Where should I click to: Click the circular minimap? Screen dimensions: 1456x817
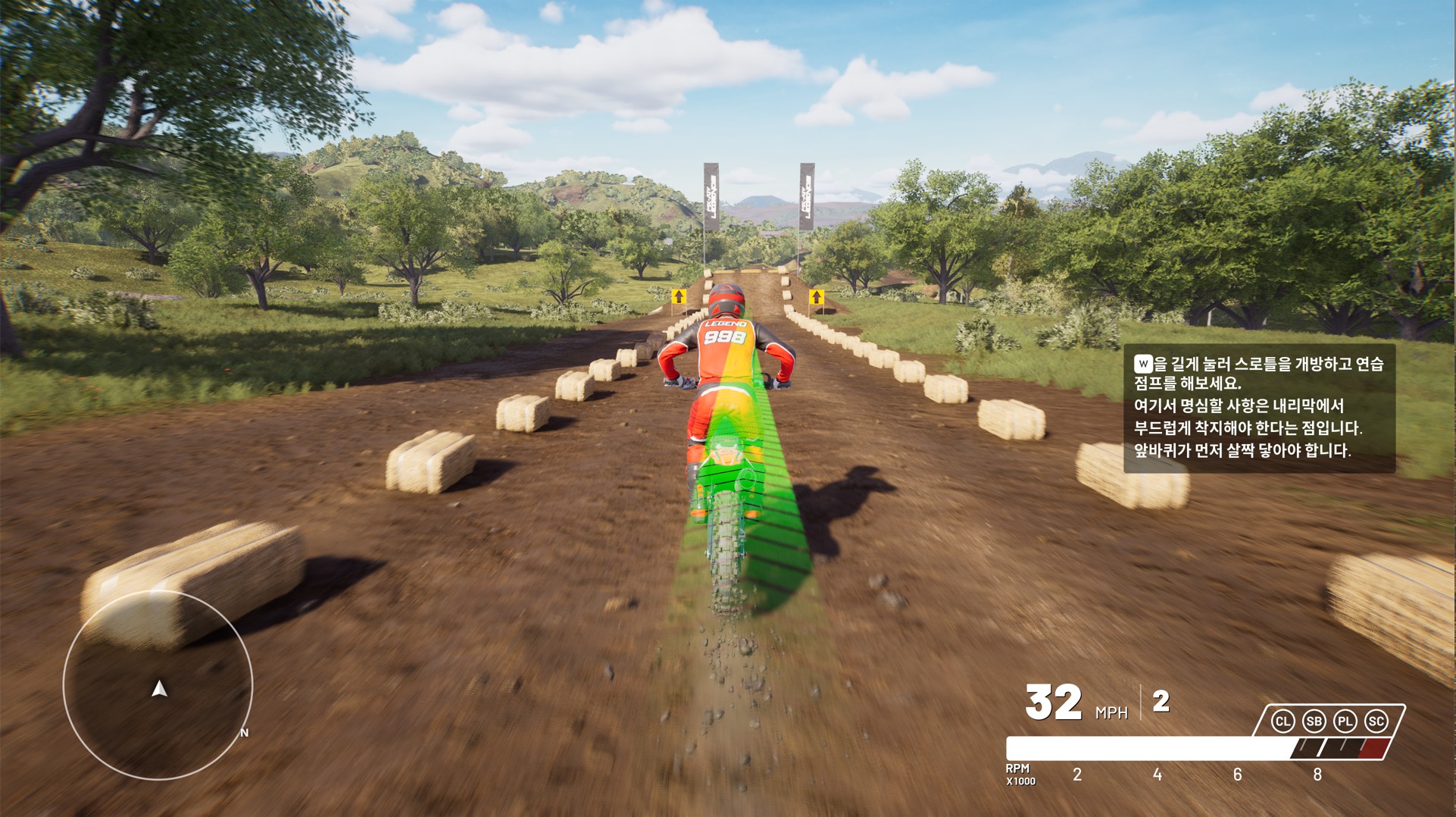coord(158,685)
